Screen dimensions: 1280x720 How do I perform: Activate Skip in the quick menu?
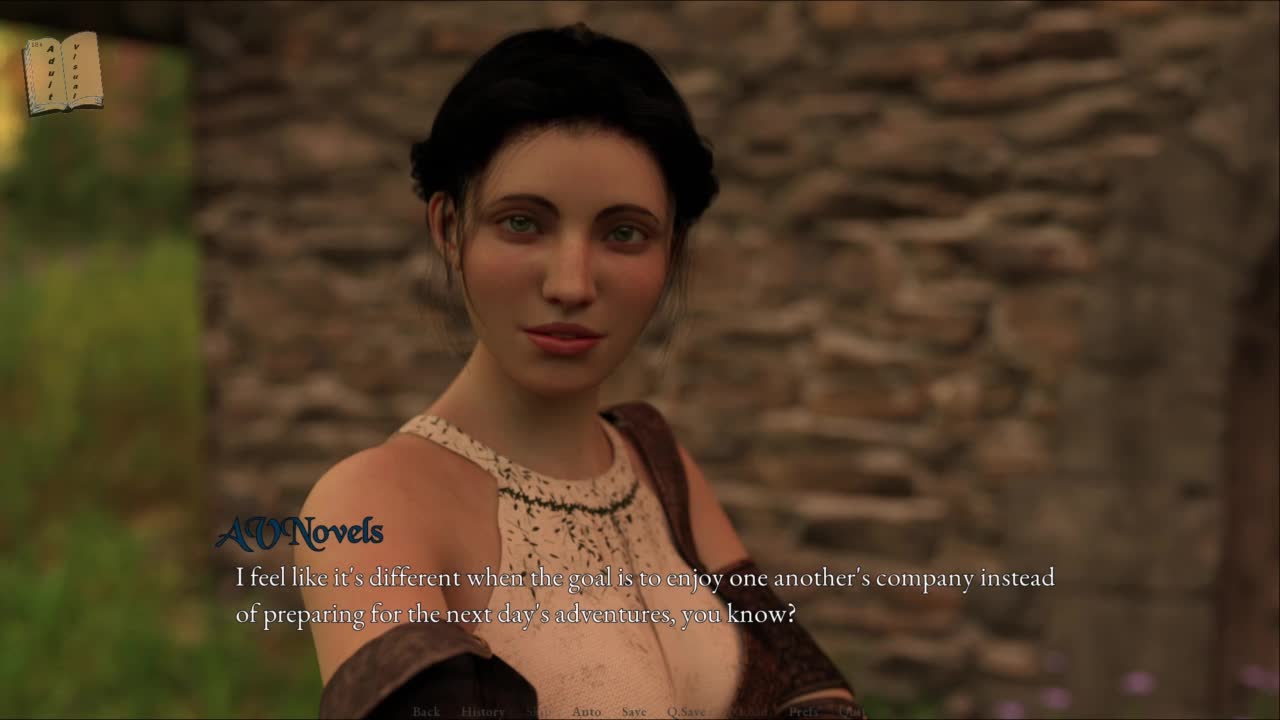538,711
